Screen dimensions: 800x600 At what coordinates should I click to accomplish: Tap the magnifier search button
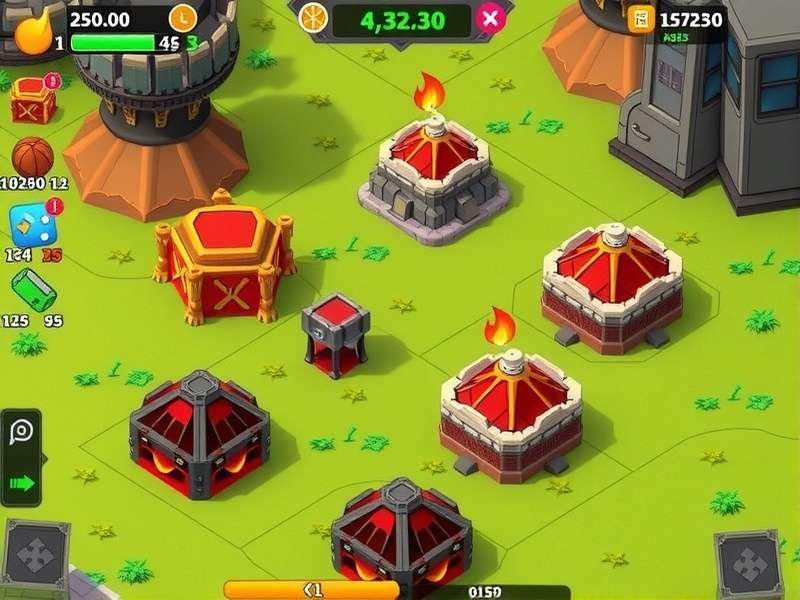coord(21,433)
